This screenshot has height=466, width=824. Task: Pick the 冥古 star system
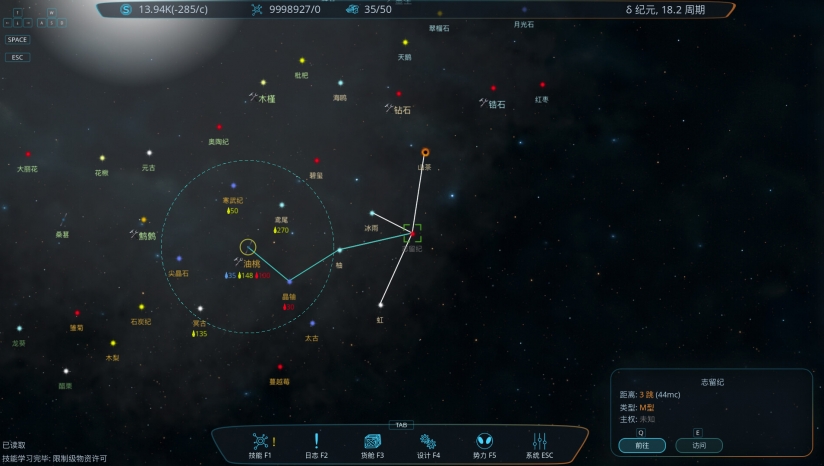200,309
